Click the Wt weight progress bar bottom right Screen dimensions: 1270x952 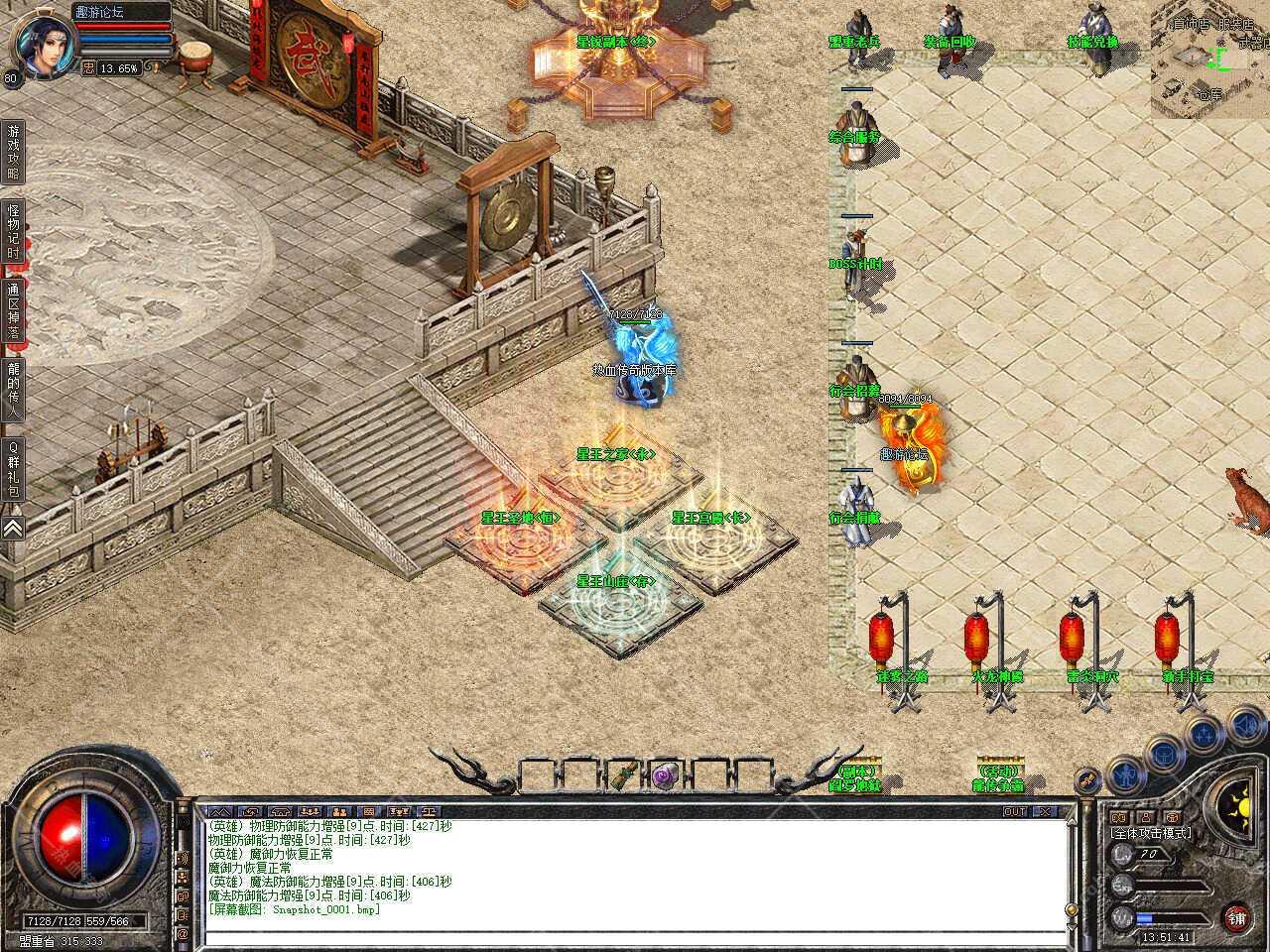pyautogui.click(x=1168, y=917)
